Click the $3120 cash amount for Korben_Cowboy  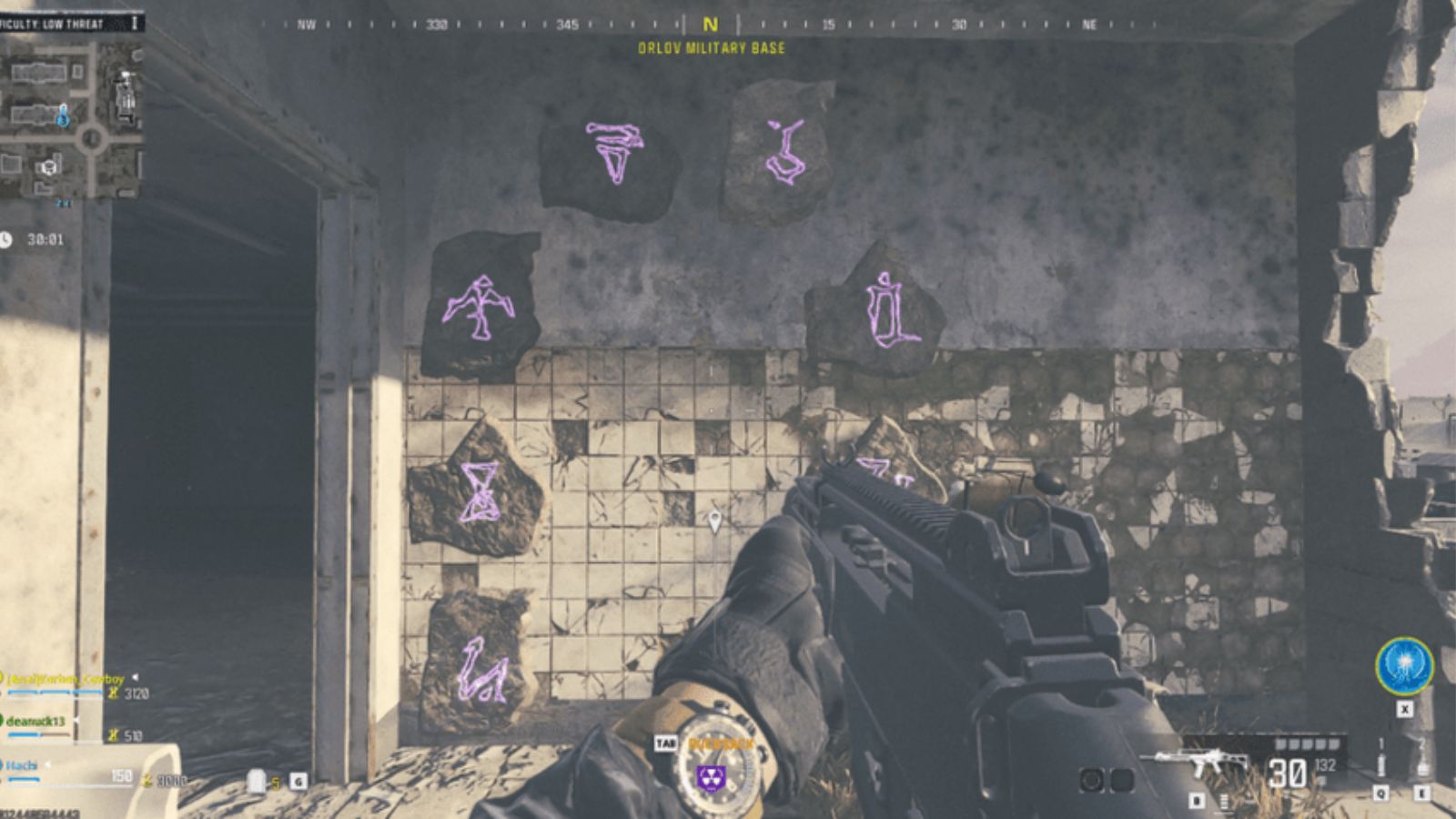(x=138, y=693)
